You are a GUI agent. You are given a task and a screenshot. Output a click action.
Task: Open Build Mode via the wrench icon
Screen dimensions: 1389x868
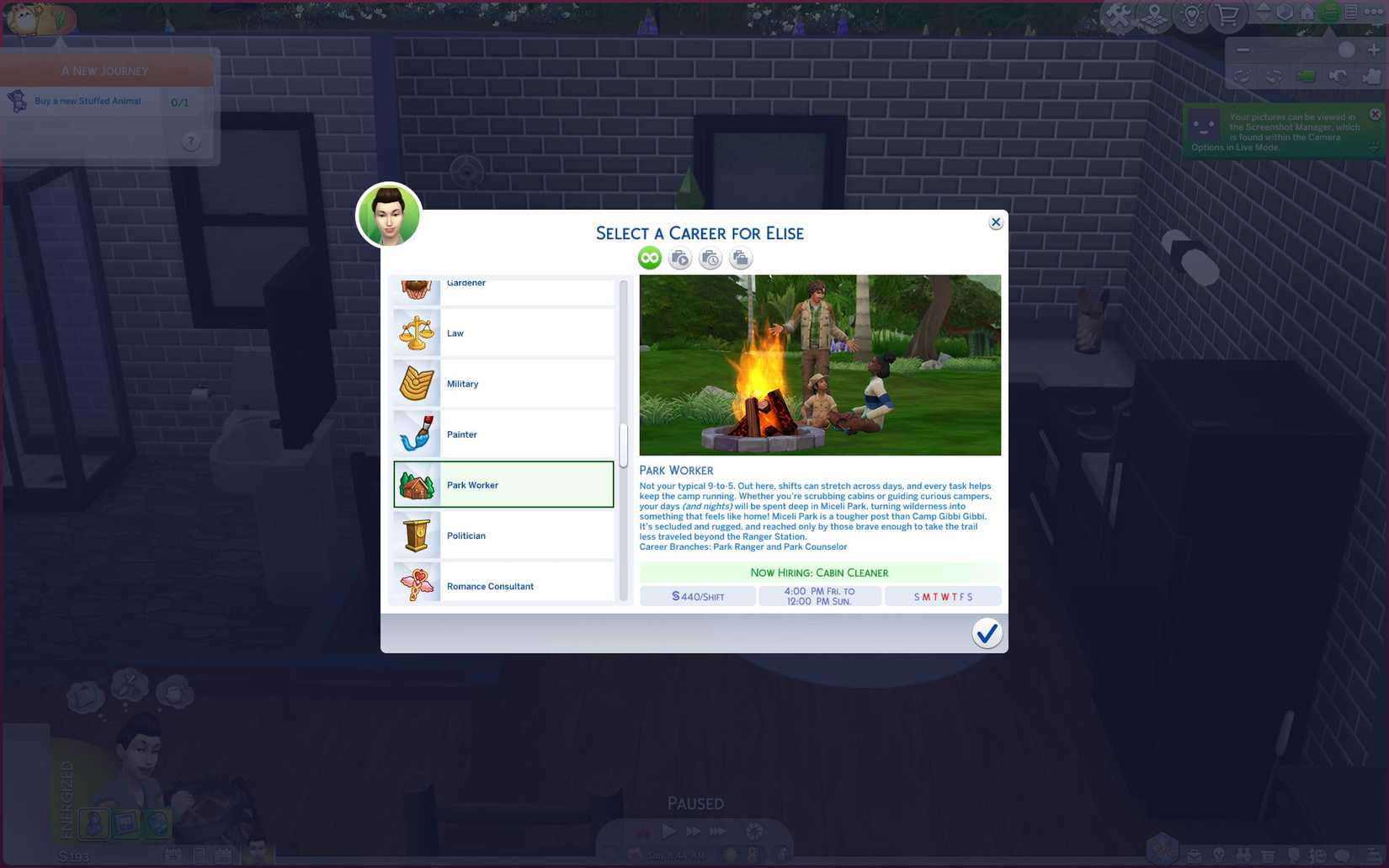tap(1120, 13)
